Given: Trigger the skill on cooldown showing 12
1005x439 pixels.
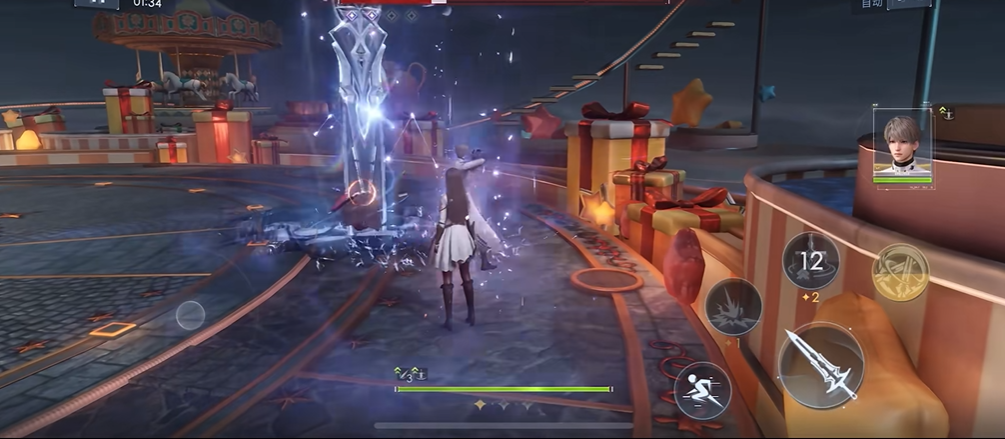Looking at the screenshot, I should point(810,261).
